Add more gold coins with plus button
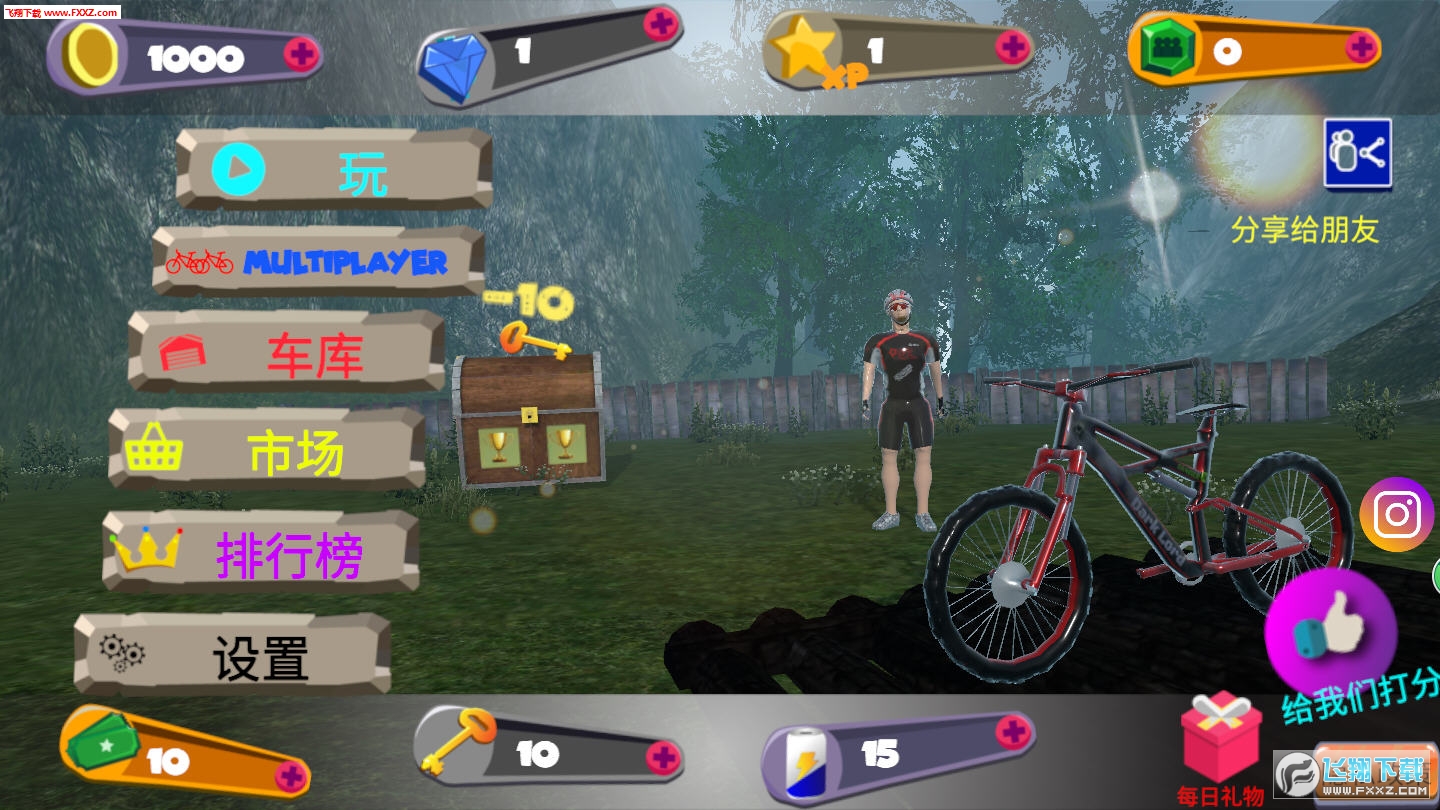The width and height of the screenshot is (1440, 810). coord(301,53)
